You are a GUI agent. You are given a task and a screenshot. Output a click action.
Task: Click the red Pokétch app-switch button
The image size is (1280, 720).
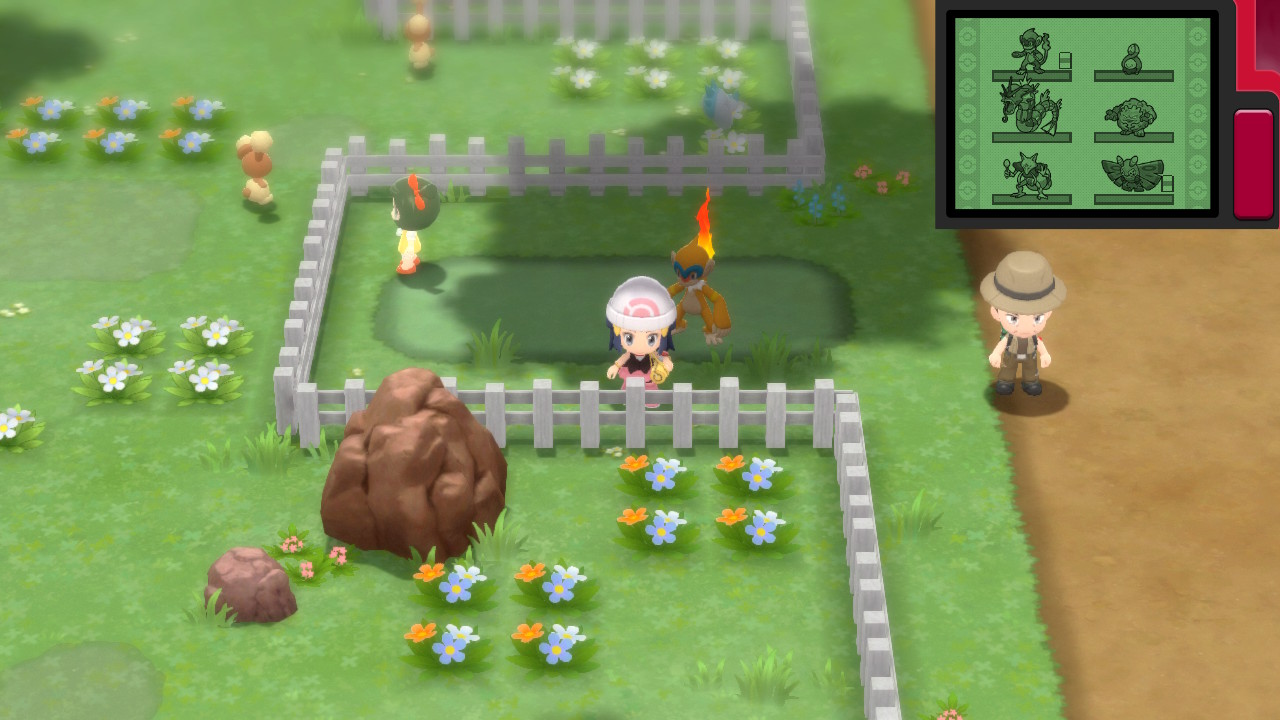coord(1253,163)
